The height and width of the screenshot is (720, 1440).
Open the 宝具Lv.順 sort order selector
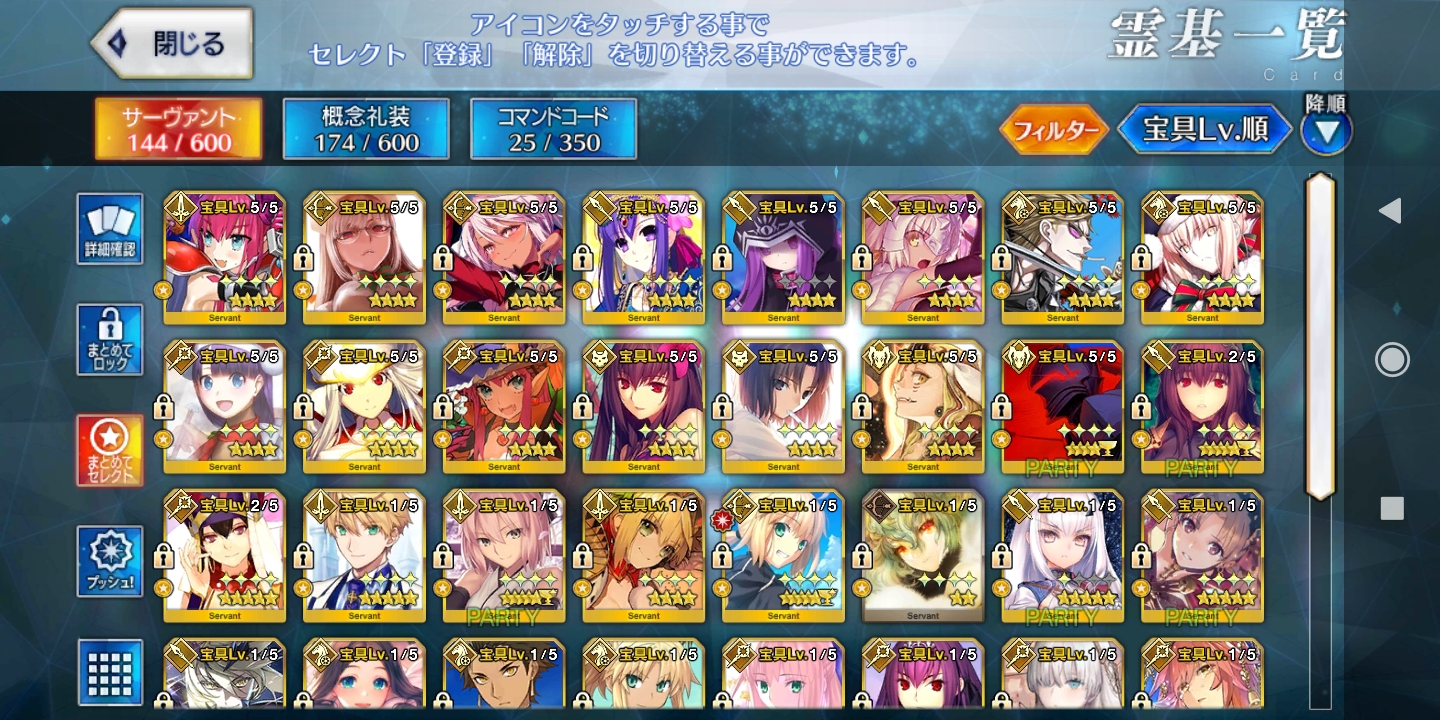1204,128
